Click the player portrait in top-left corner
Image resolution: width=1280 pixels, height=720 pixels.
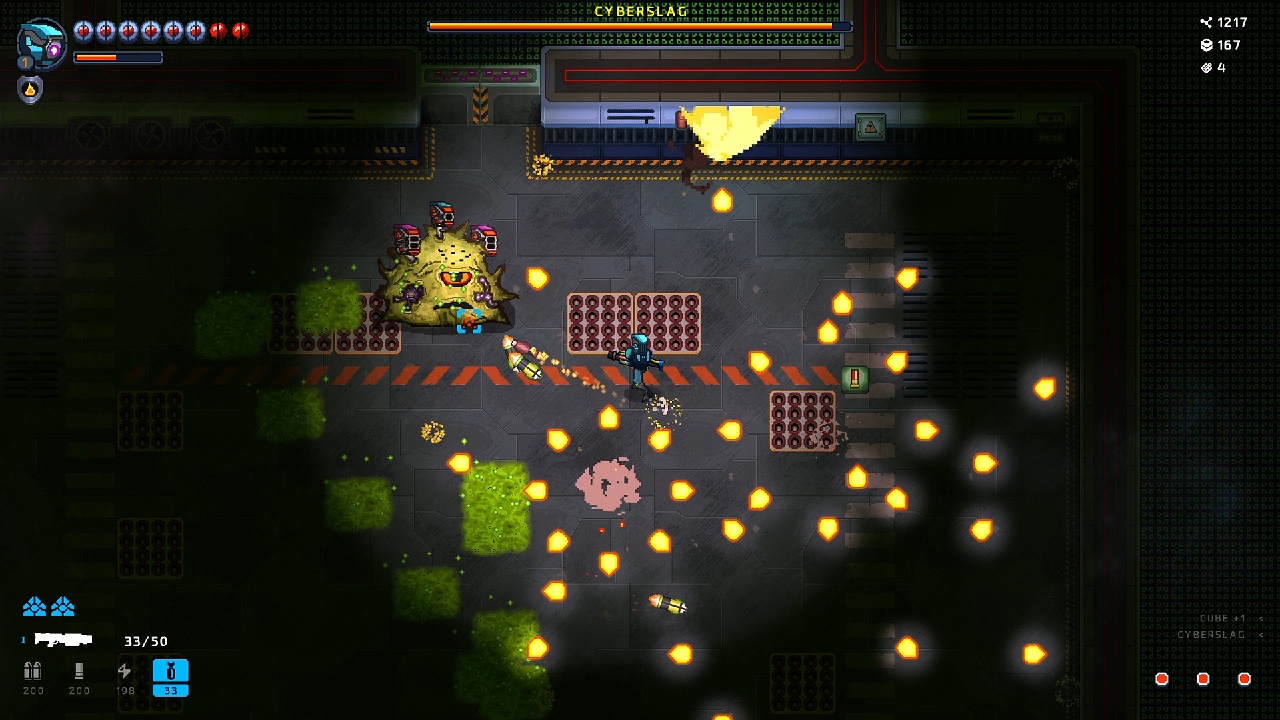42,45
